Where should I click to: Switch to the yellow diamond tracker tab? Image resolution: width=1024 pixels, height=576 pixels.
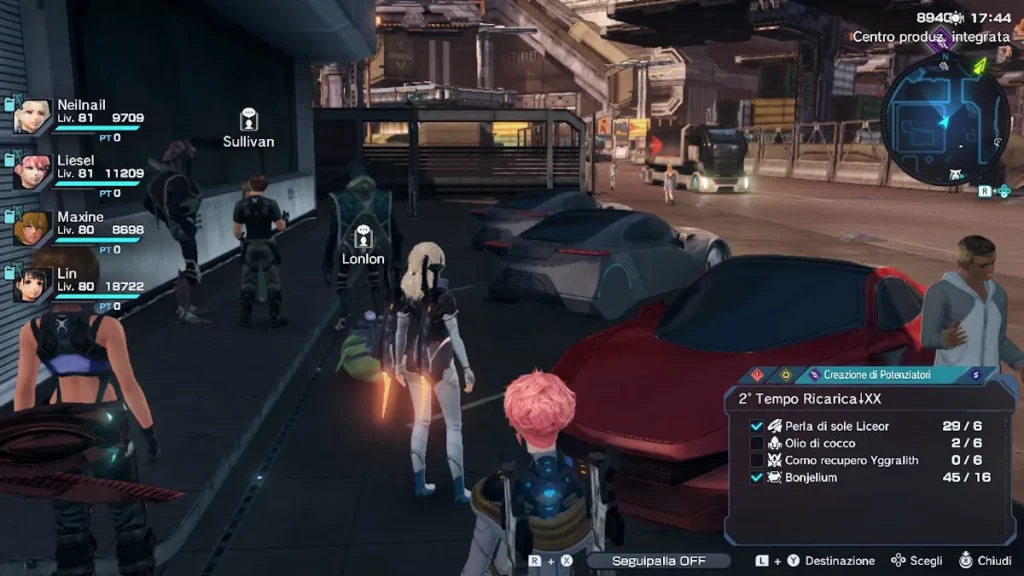tap(786, 375)
